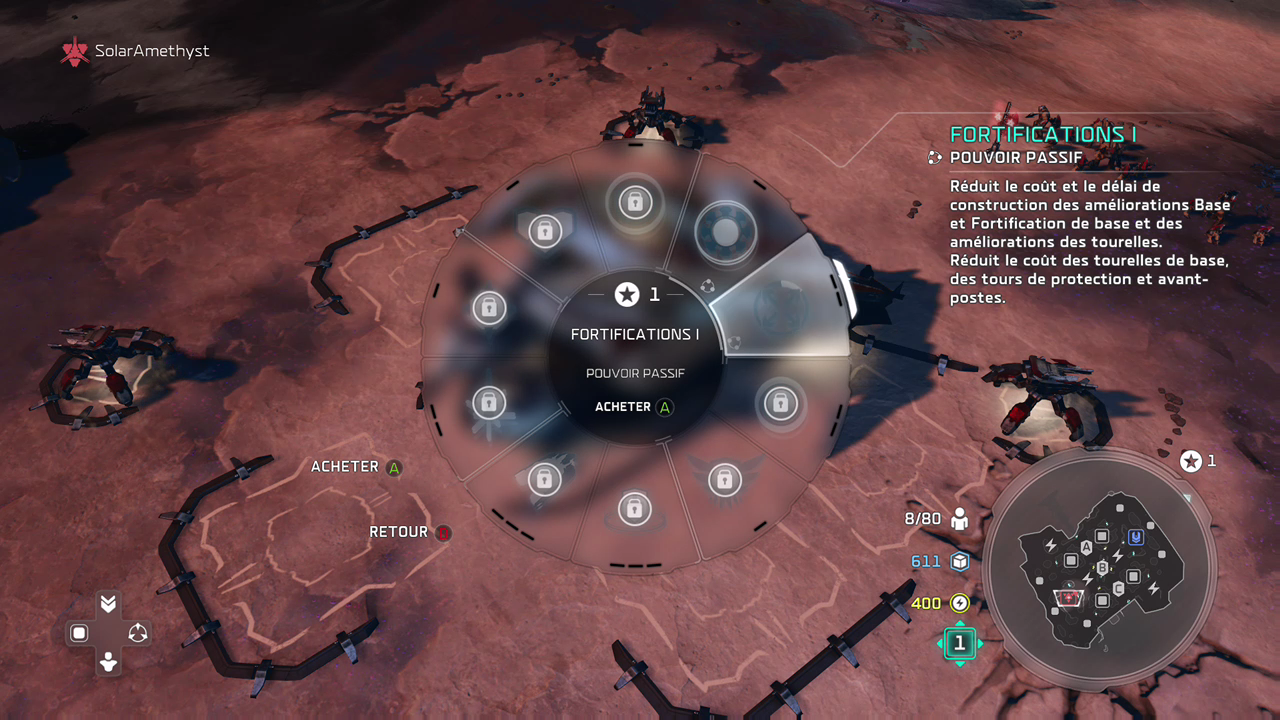Jump to the red base marker on minimap
Viewport: 1280px width, 720px height.
[1069, 597]
